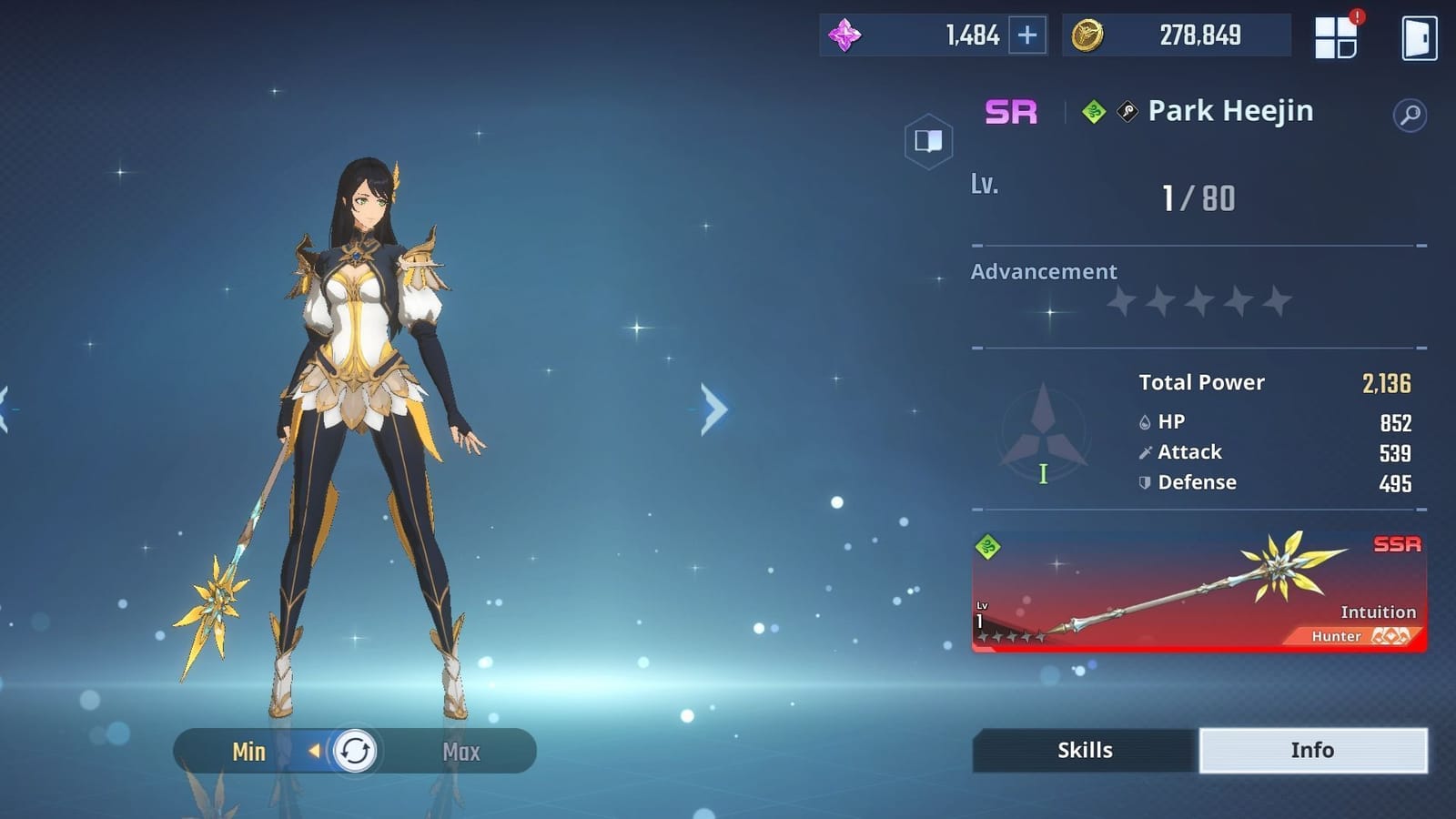Click the HP water-drop stat icon
Image resolution: width=1456 pixels, height=819 pixels.
pos(1144,422)
